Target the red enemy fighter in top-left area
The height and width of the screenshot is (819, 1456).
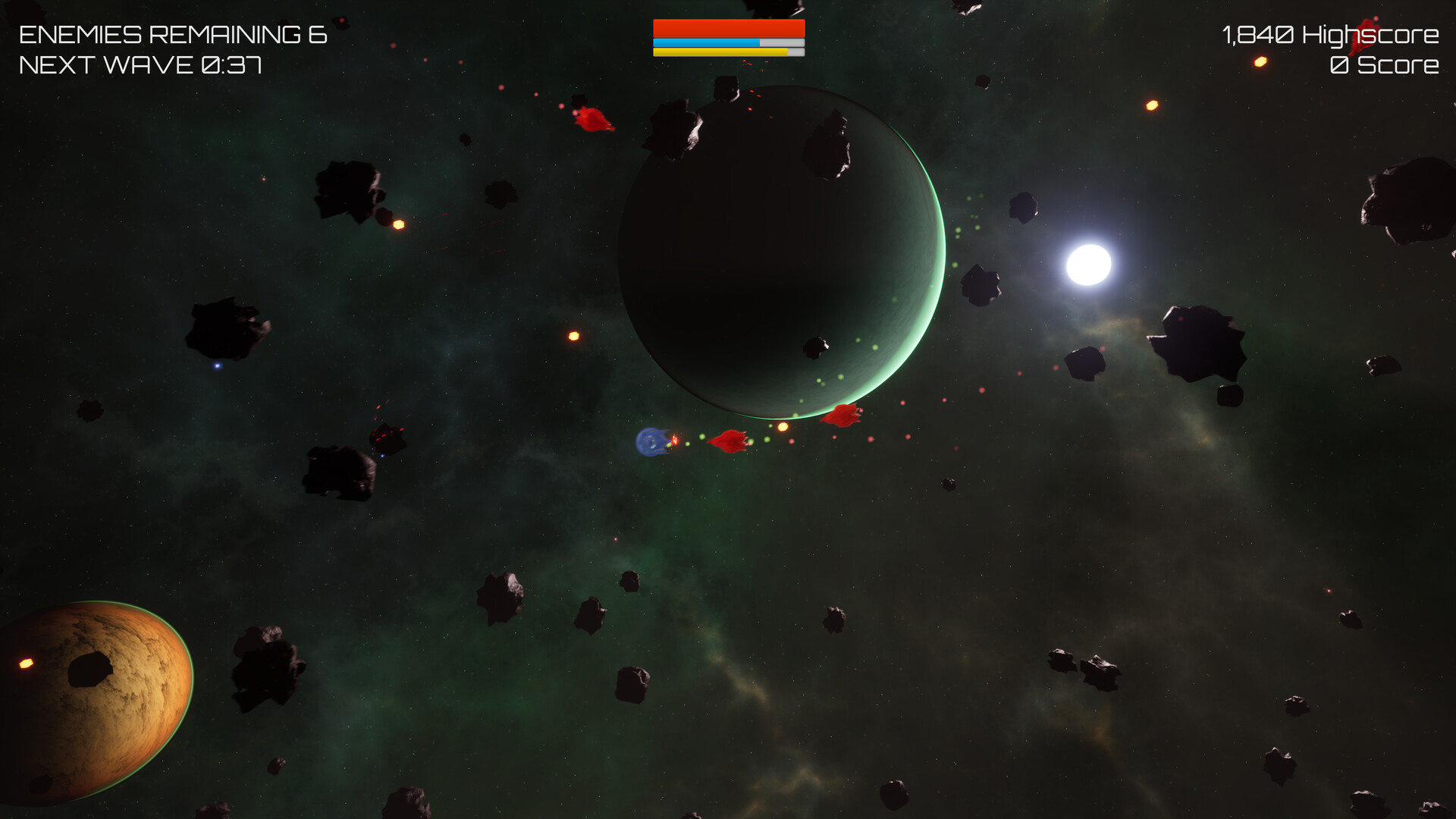pos(594,118)
